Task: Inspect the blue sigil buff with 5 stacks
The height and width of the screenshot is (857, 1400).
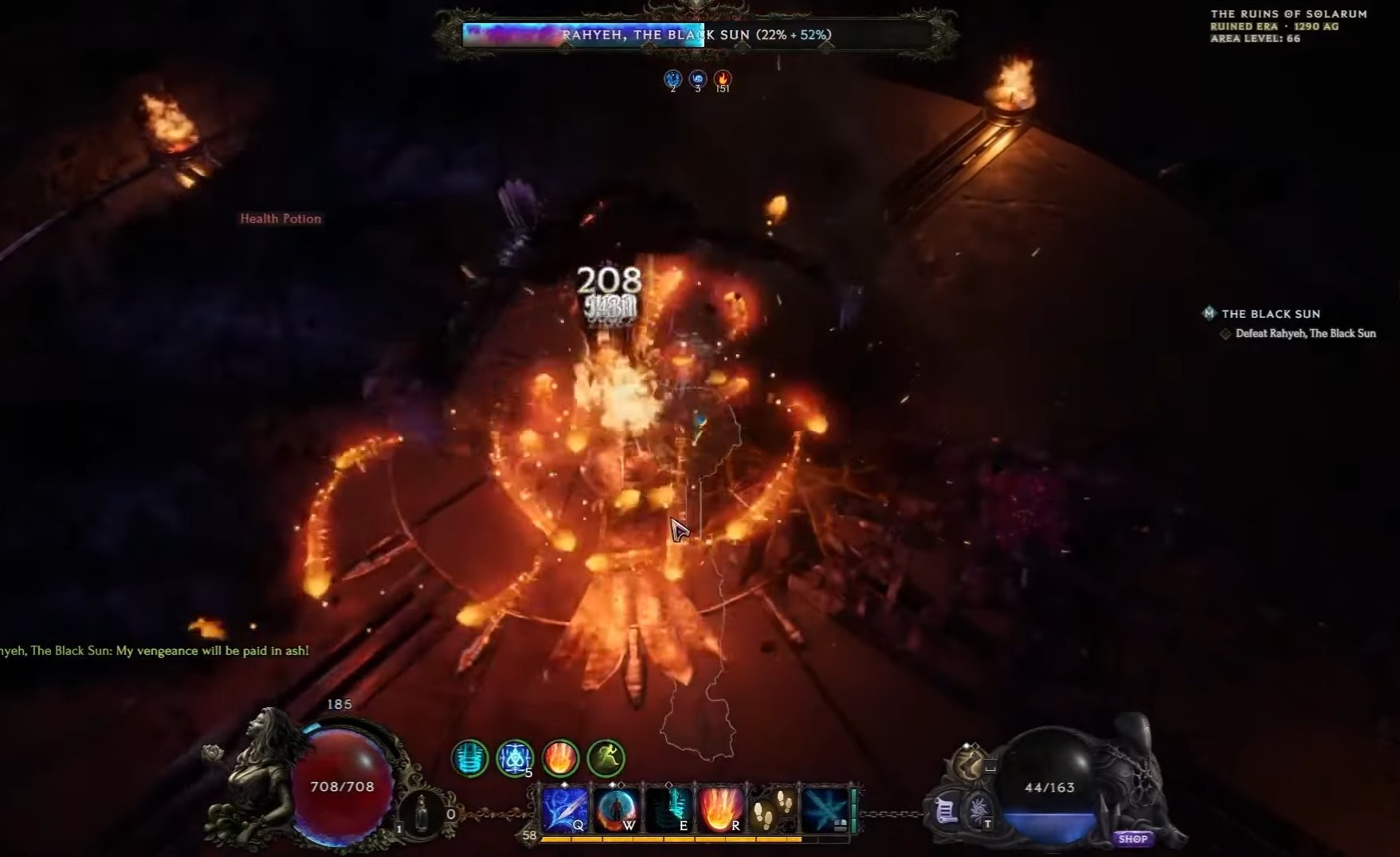Action: (515, 757)
